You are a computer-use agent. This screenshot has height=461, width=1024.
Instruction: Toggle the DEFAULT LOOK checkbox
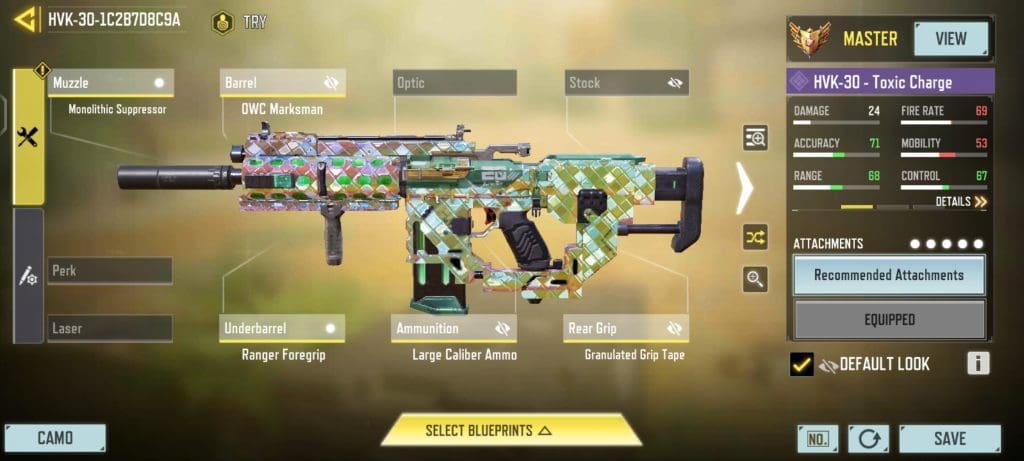(x=801, y=364)
